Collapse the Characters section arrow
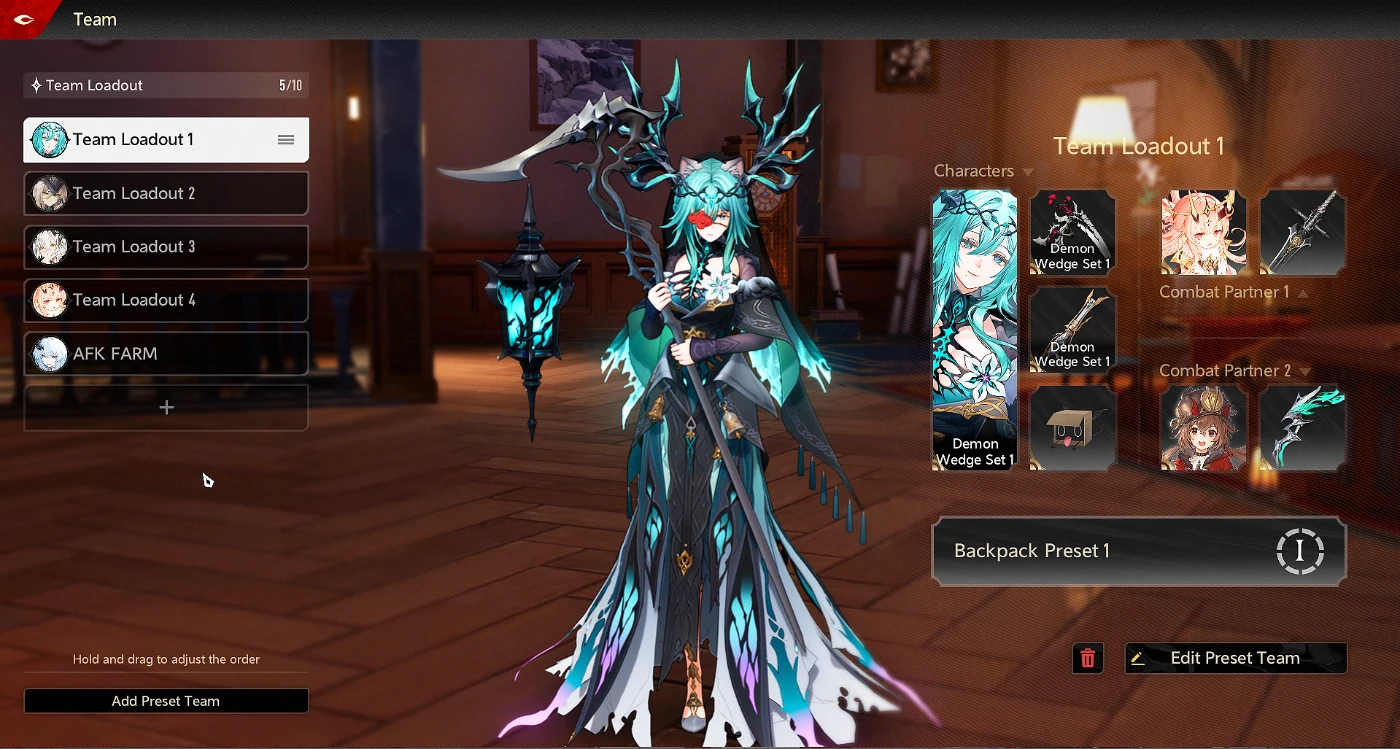 [1028, 172]
